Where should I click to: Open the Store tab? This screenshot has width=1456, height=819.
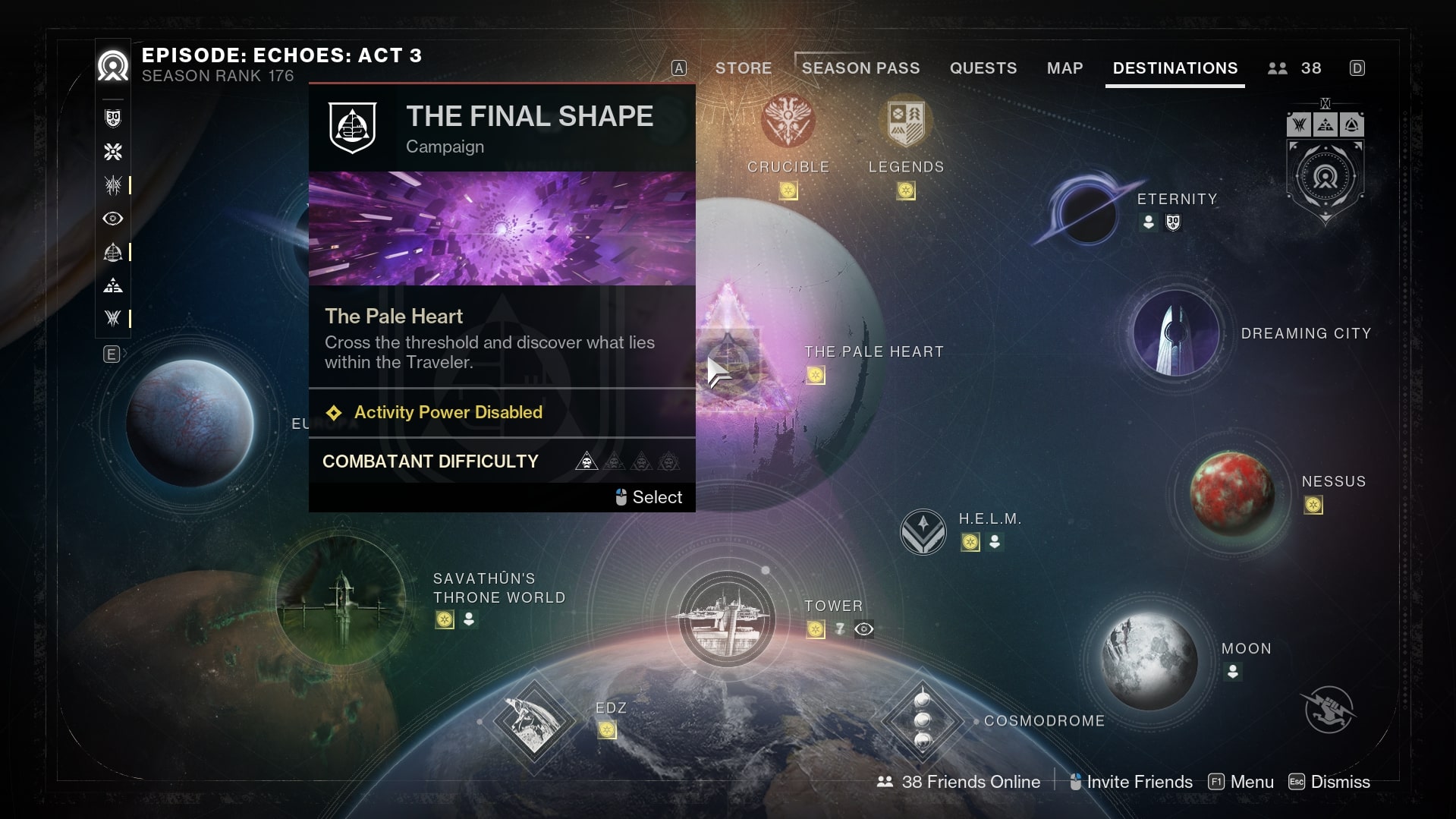click(x=743, y=68)
